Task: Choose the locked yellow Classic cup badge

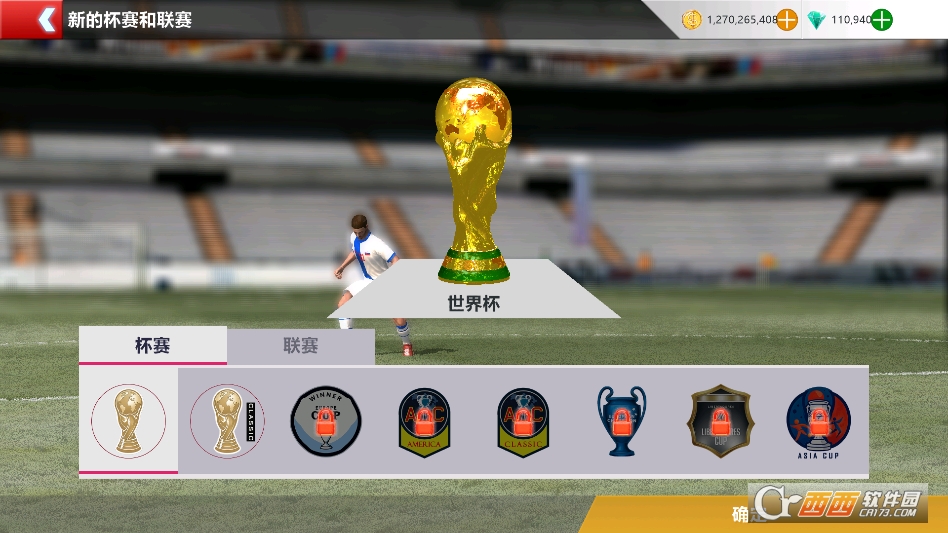Action: click(x=523, y=422)
